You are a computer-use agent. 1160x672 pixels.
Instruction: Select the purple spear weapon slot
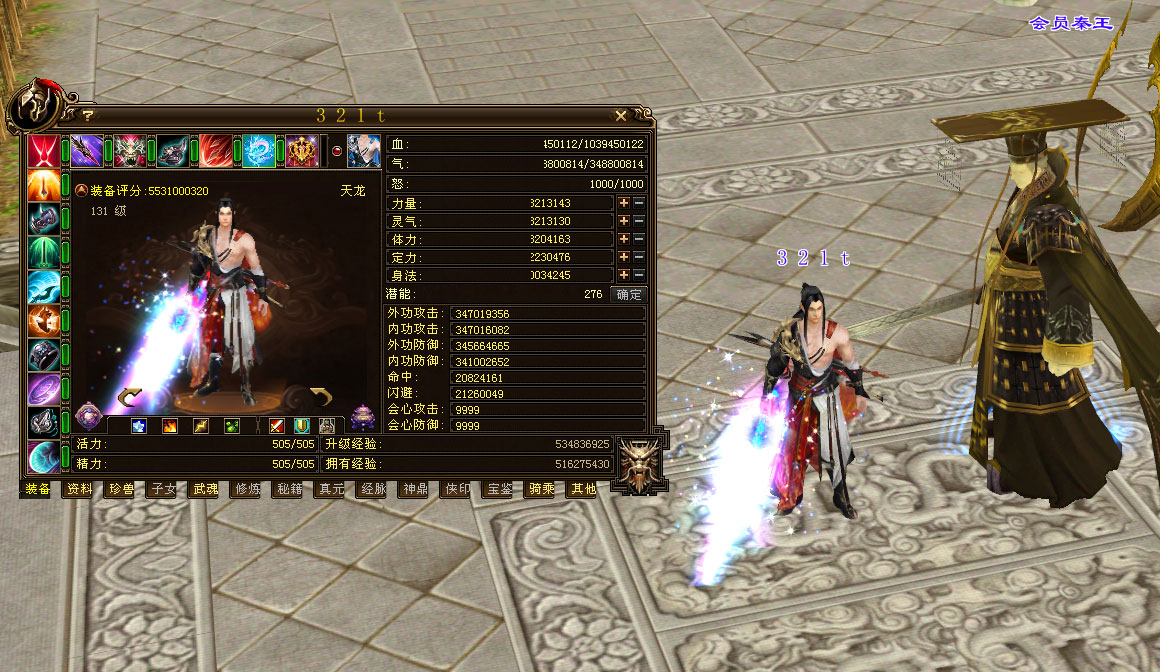87,151
